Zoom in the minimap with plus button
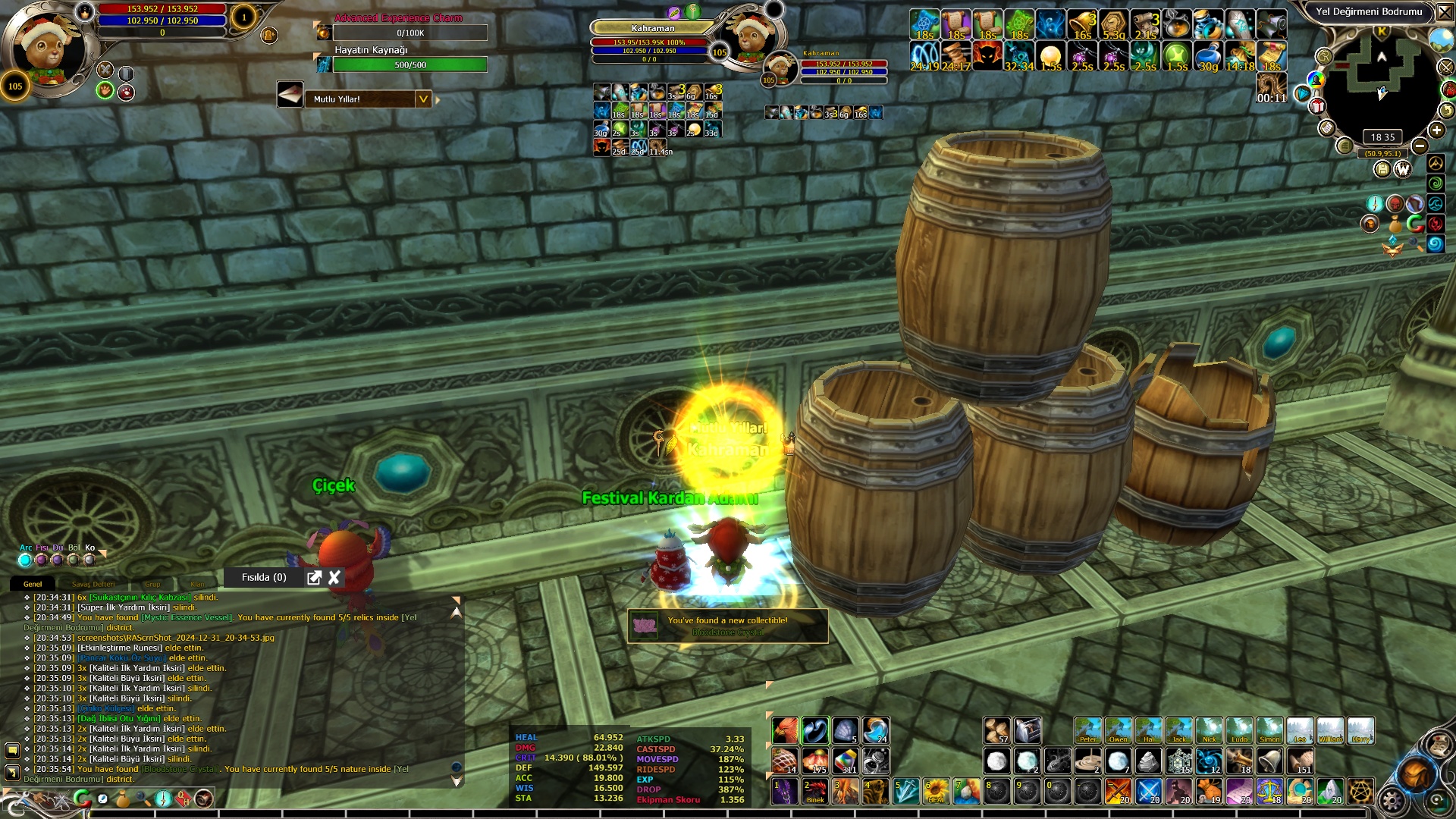Viewport: 1456px width, 819px height. click(1436, 130)
